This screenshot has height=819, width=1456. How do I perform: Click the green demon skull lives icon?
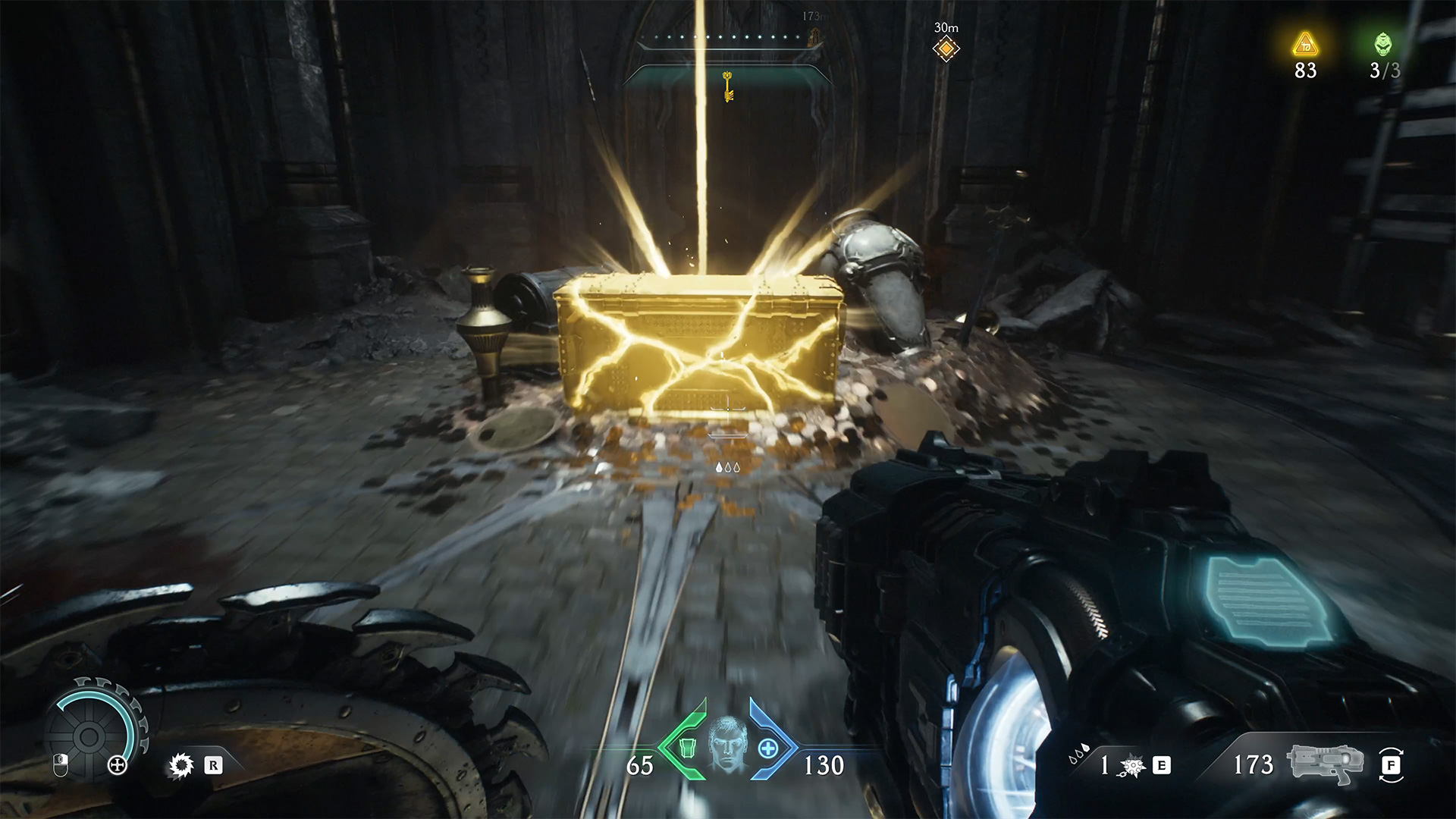1383,45
